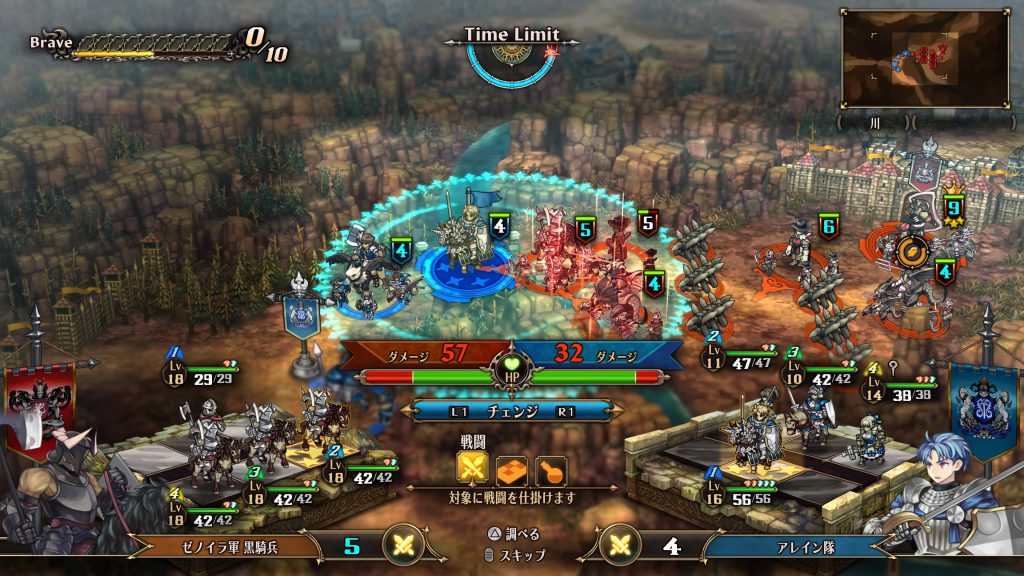Choose the orange formation grid command
The width and height of the screenshot is (1024, 576).
click(512, 468)
